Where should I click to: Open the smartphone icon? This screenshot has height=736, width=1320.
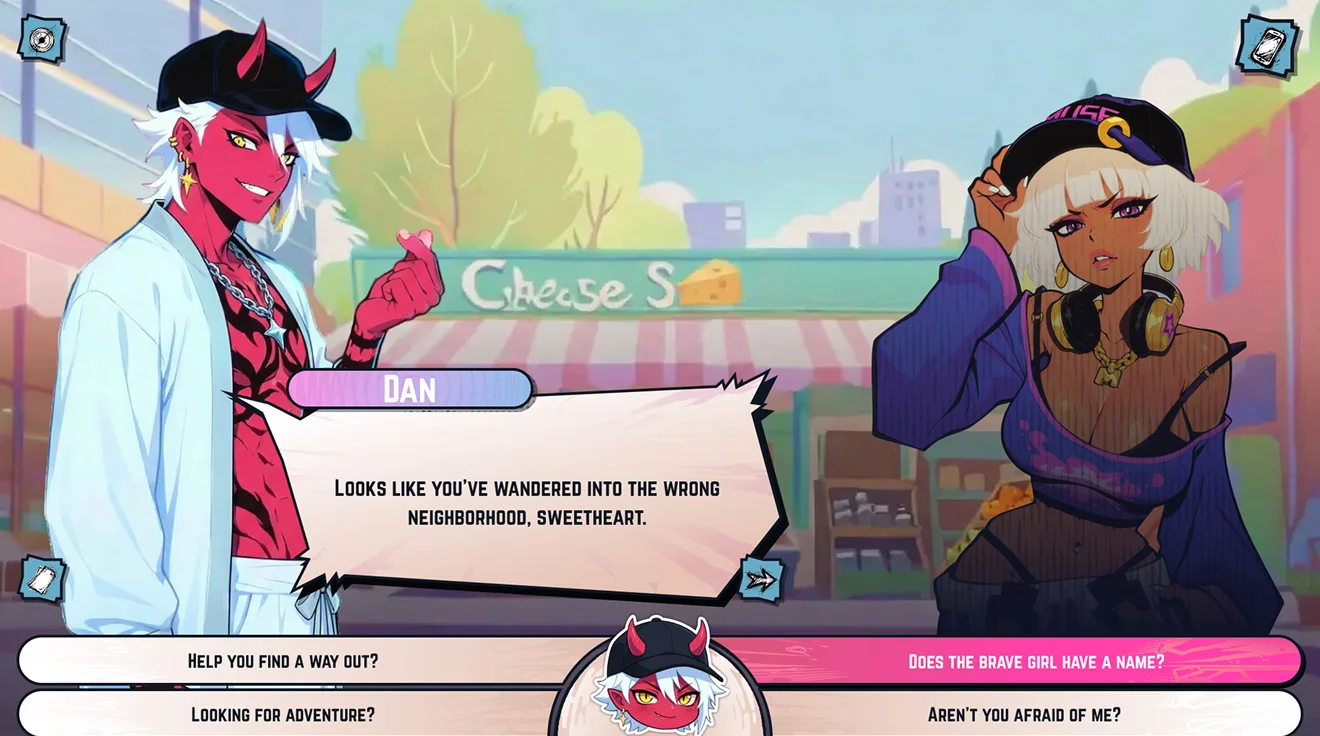coord(1267,44)
